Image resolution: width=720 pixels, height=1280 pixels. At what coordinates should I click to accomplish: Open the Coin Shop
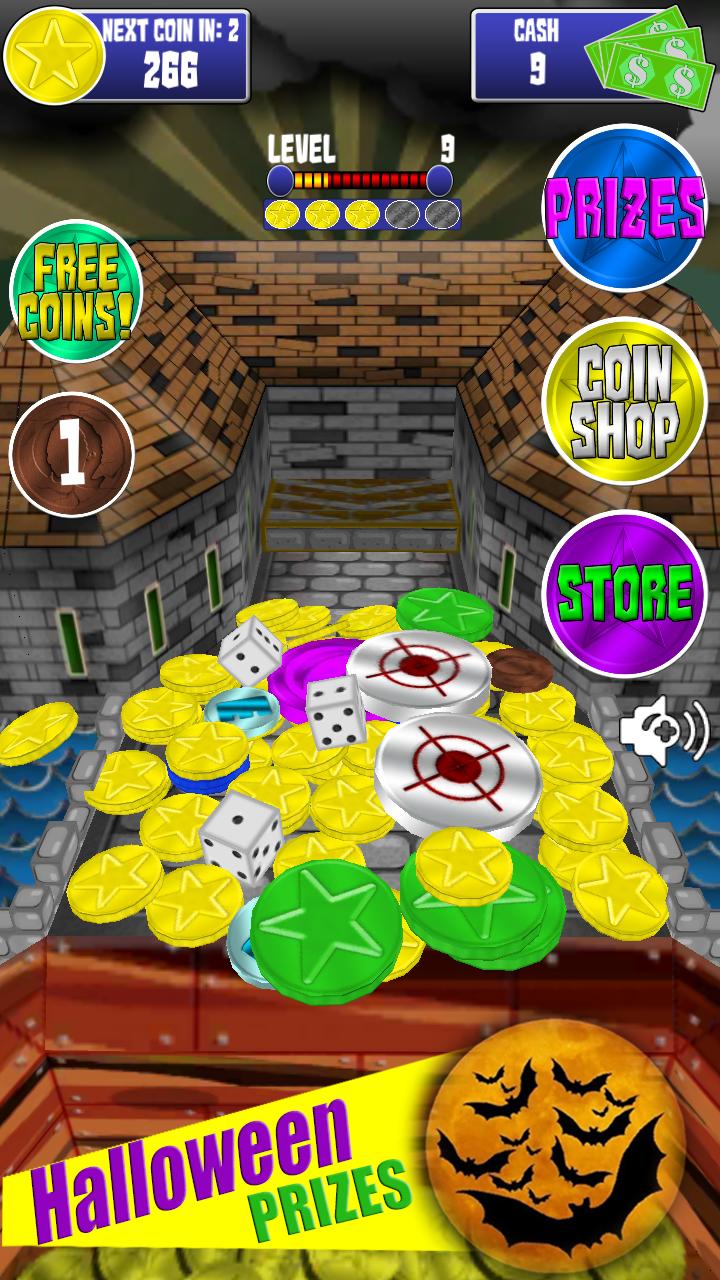[x=625, y=401]
